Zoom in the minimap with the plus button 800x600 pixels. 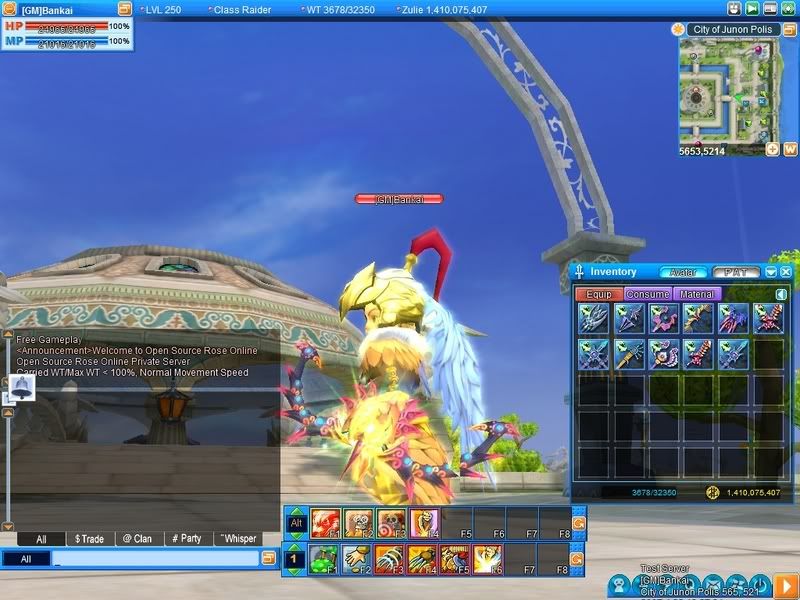pos(772,149)
